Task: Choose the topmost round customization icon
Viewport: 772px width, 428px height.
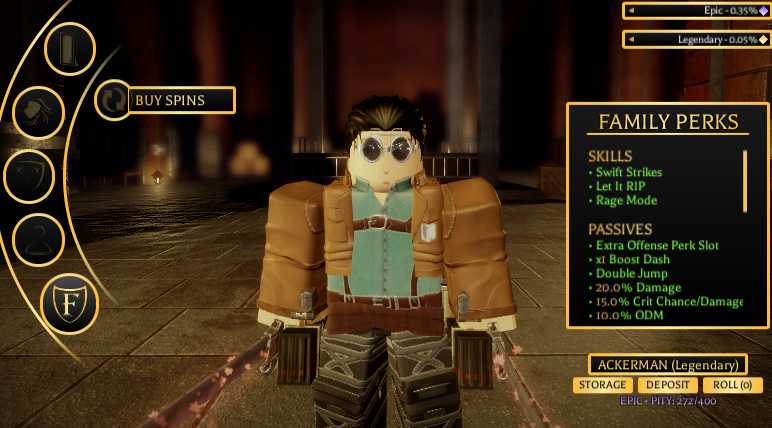Action: pyautogui.click(x=69, y=49)
